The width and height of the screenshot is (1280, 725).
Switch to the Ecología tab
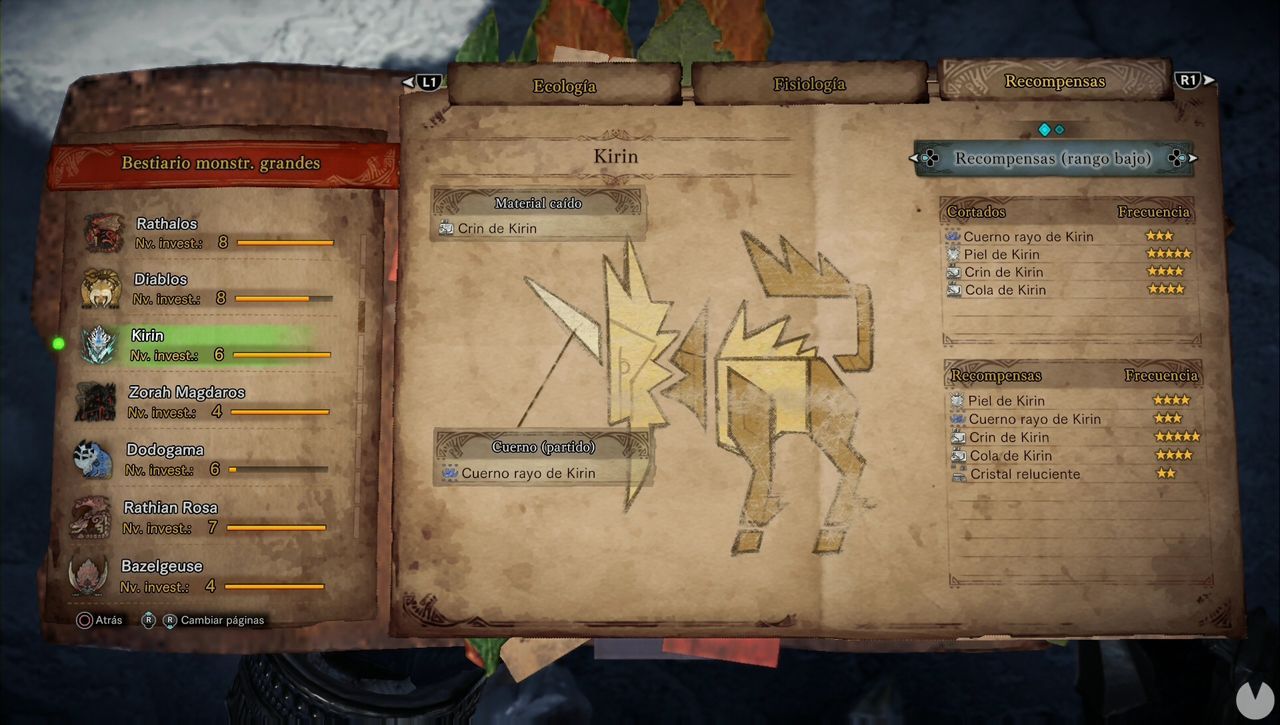click(565, 86)
